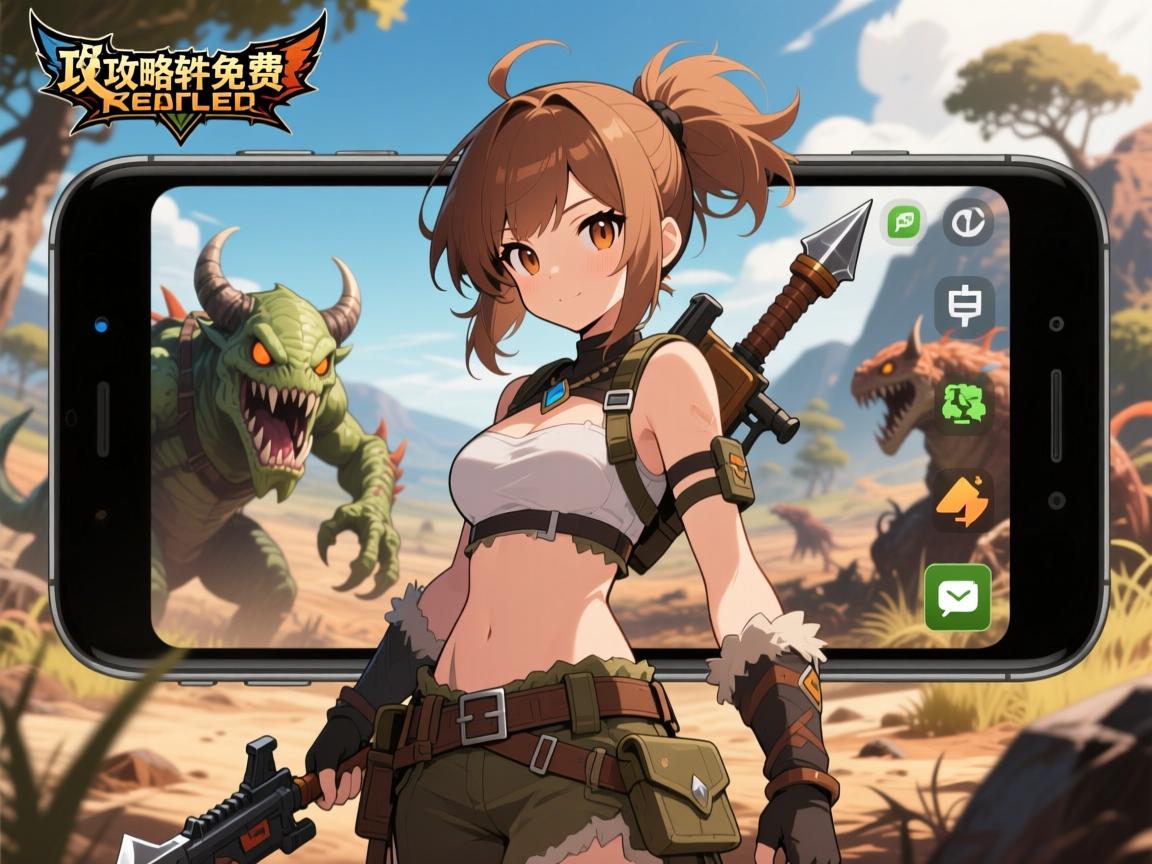Activate the green tree icon
This screenshot has width=1152, height=864.
pyautogui.click(x=962, y=403)
